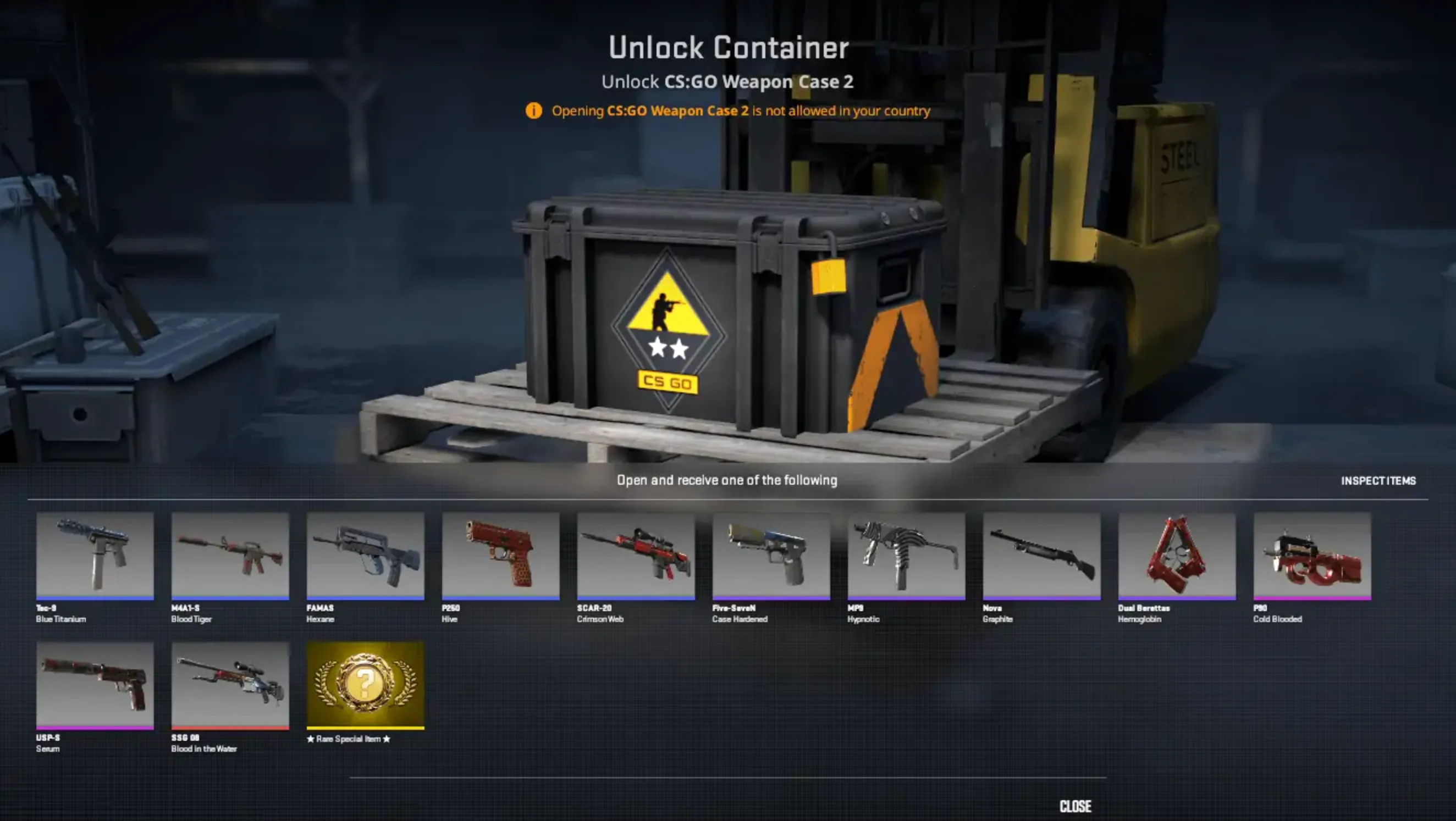Click the CLOSE button

point(1076,806)
